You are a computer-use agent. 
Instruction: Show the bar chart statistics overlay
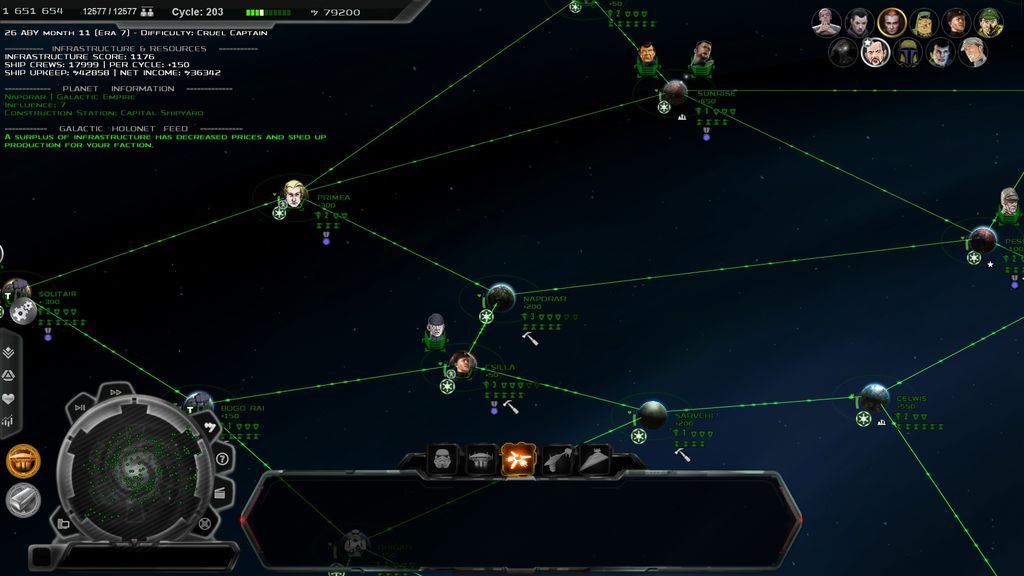click(x=9, y=422)
